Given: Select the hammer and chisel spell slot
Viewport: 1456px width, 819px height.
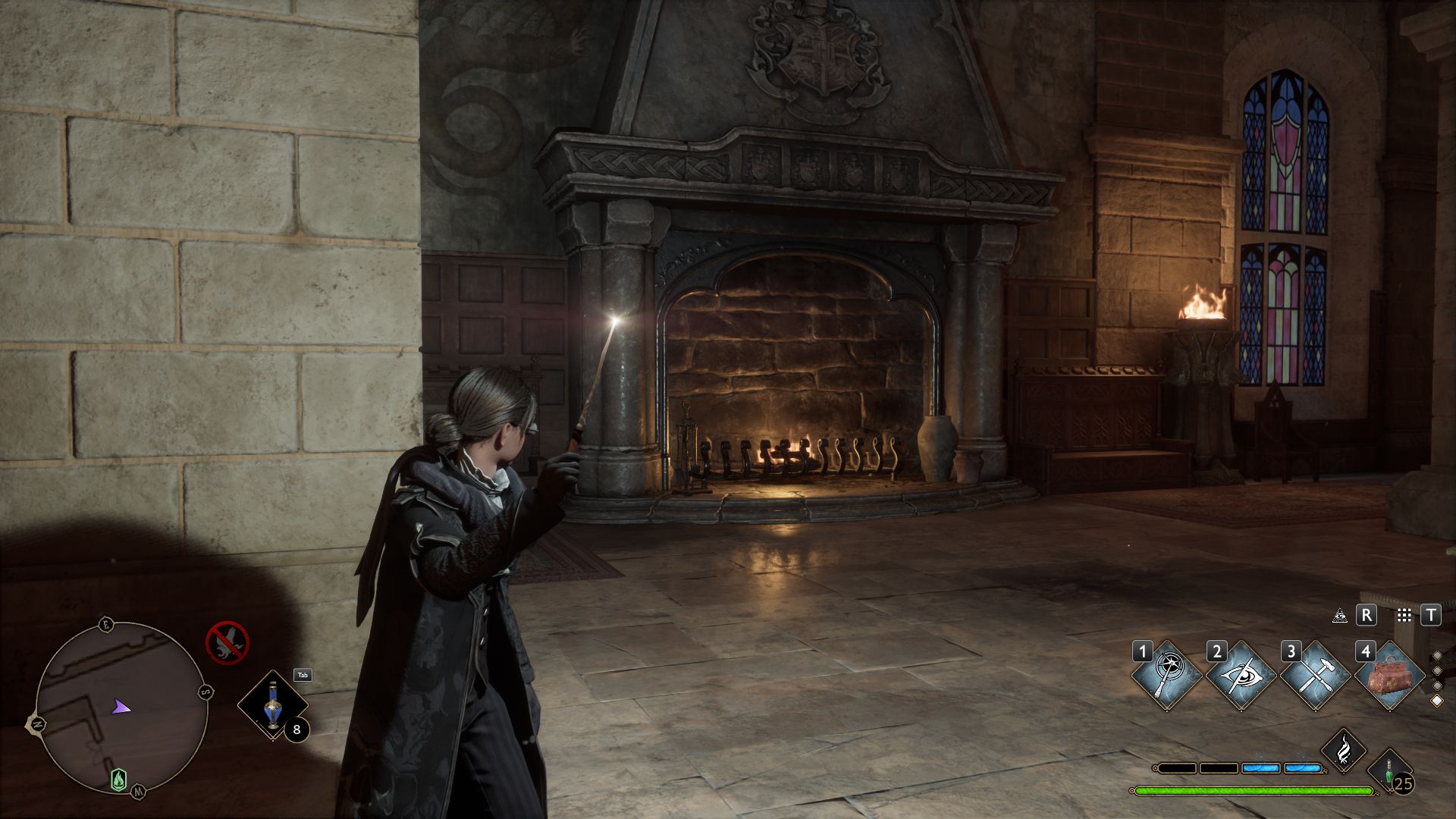Looking at the screenshot, I should (x=1315, y=675).
